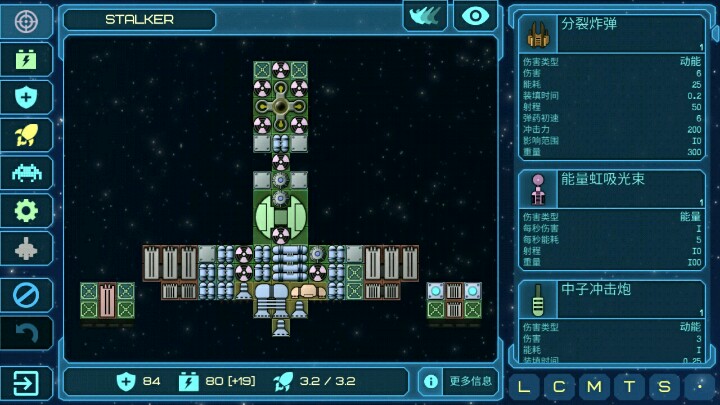This screenshot has height=405, width=720.
Task: Filter by the M size tab
Action: coord(594,387)
